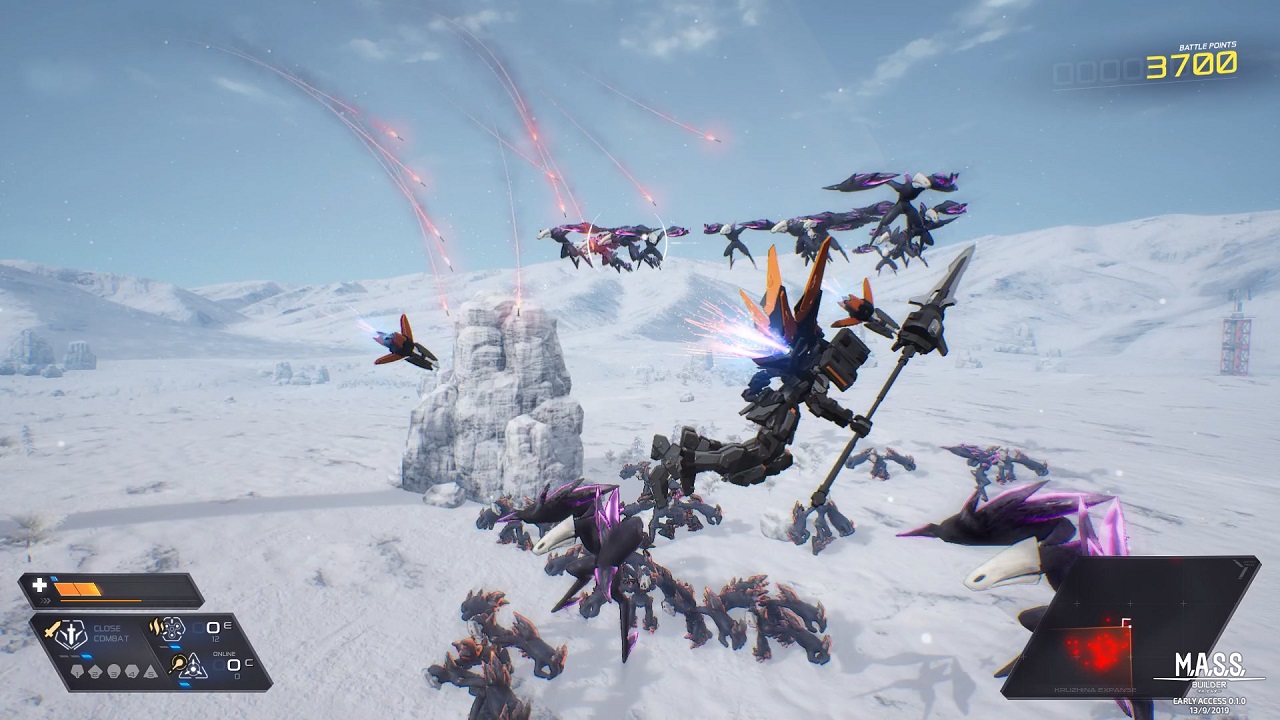Select the Close Combat melee weapon icon
Screen dimensions: 1280x720
(x=72, y=636)
